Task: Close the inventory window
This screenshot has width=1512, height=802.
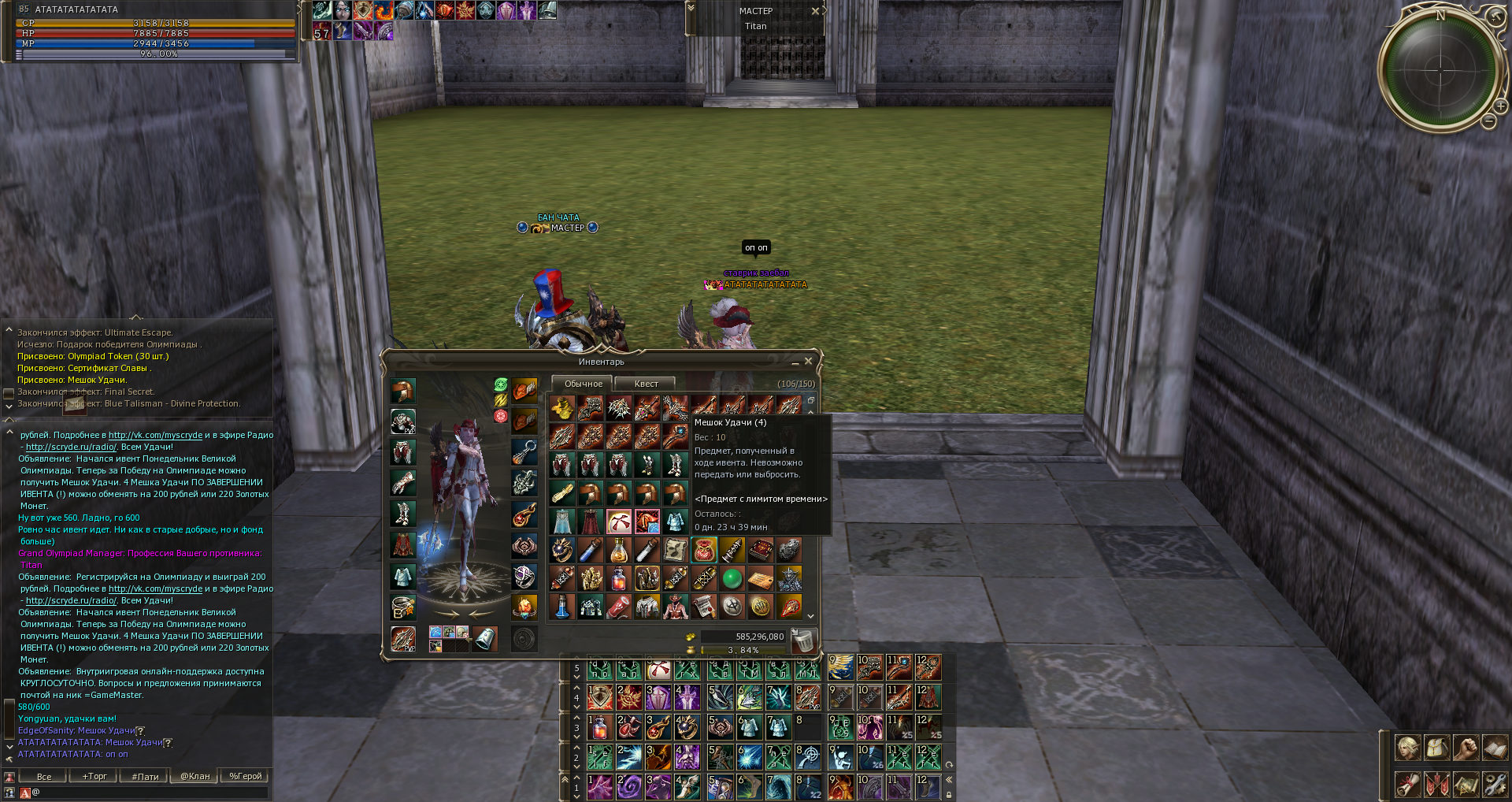Action: (808, 362)
